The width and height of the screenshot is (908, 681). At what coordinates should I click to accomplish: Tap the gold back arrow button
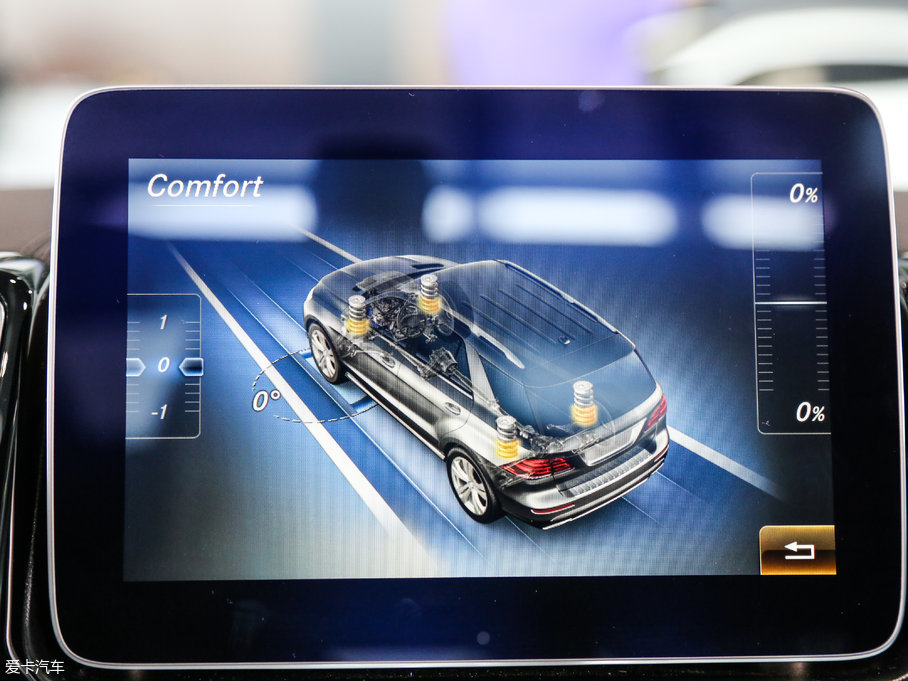(797, 550)
